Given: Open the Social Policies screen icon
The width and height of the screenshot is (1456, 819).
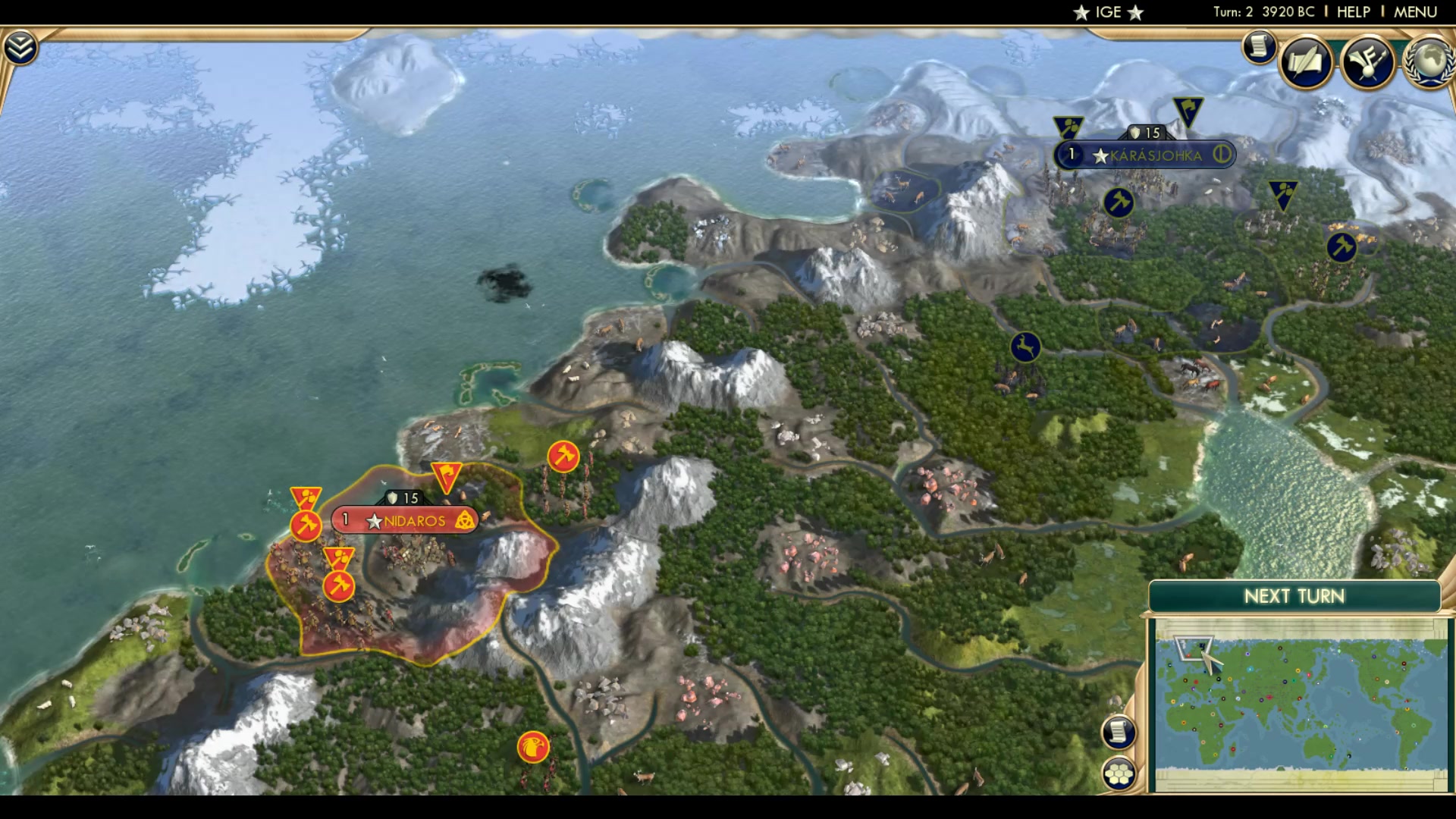Looking at the screenshot, I should (x=1306, y=59).
